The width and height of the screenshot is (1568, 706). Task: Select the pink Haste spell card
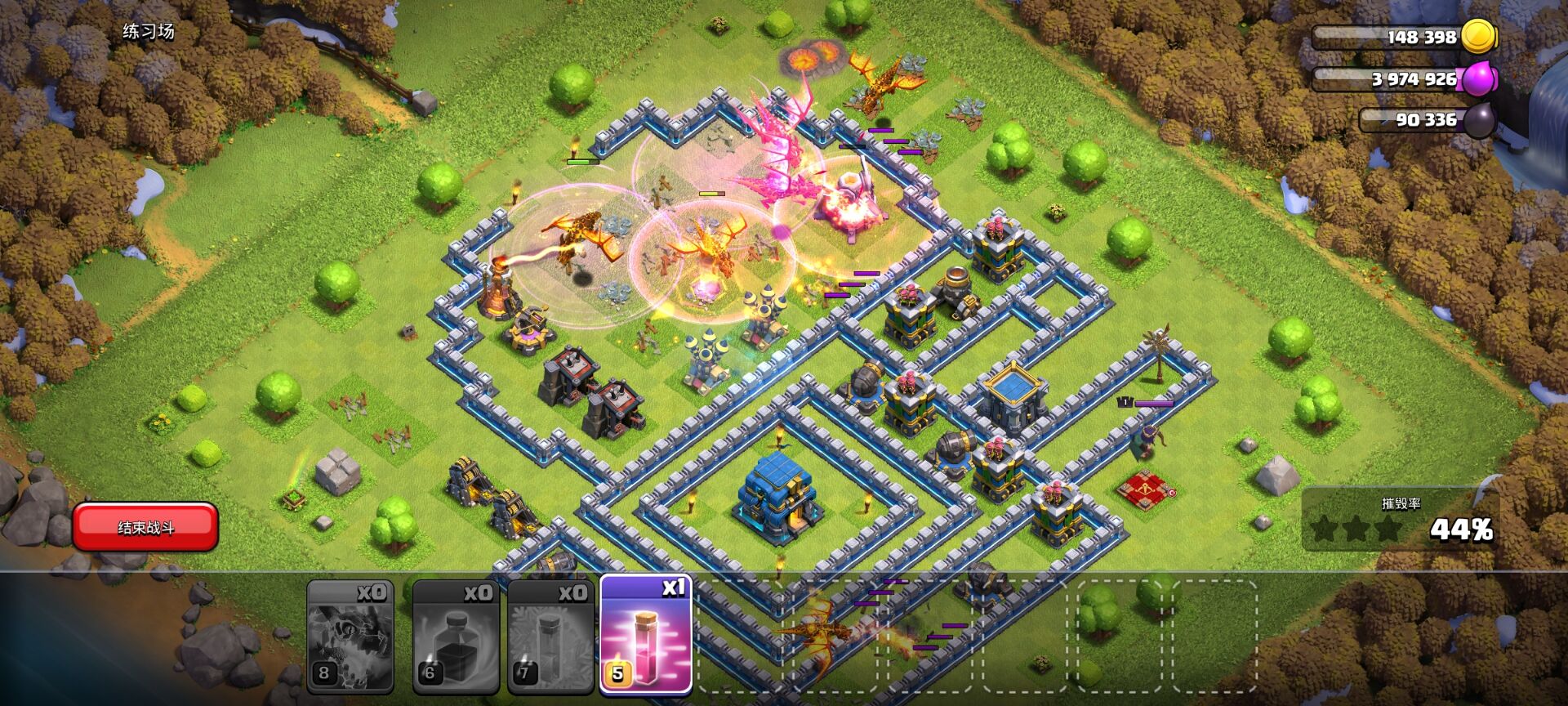pos(646,635)
